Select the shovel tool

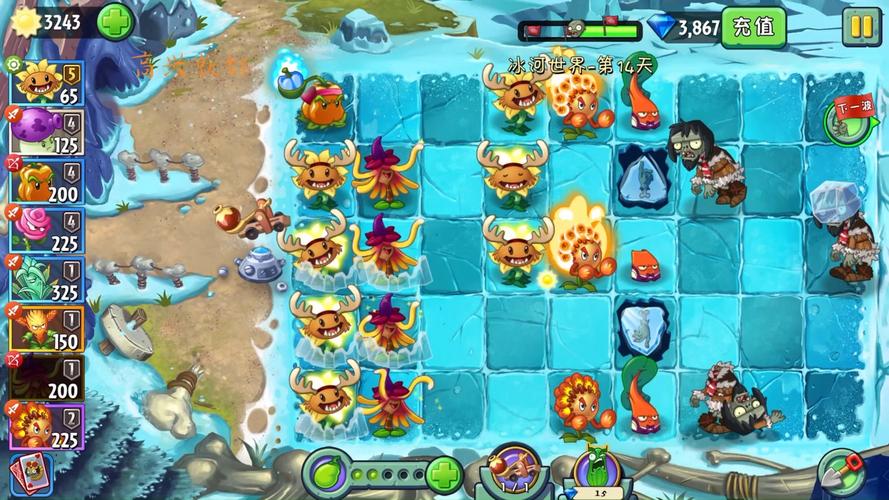coord(840,470)
